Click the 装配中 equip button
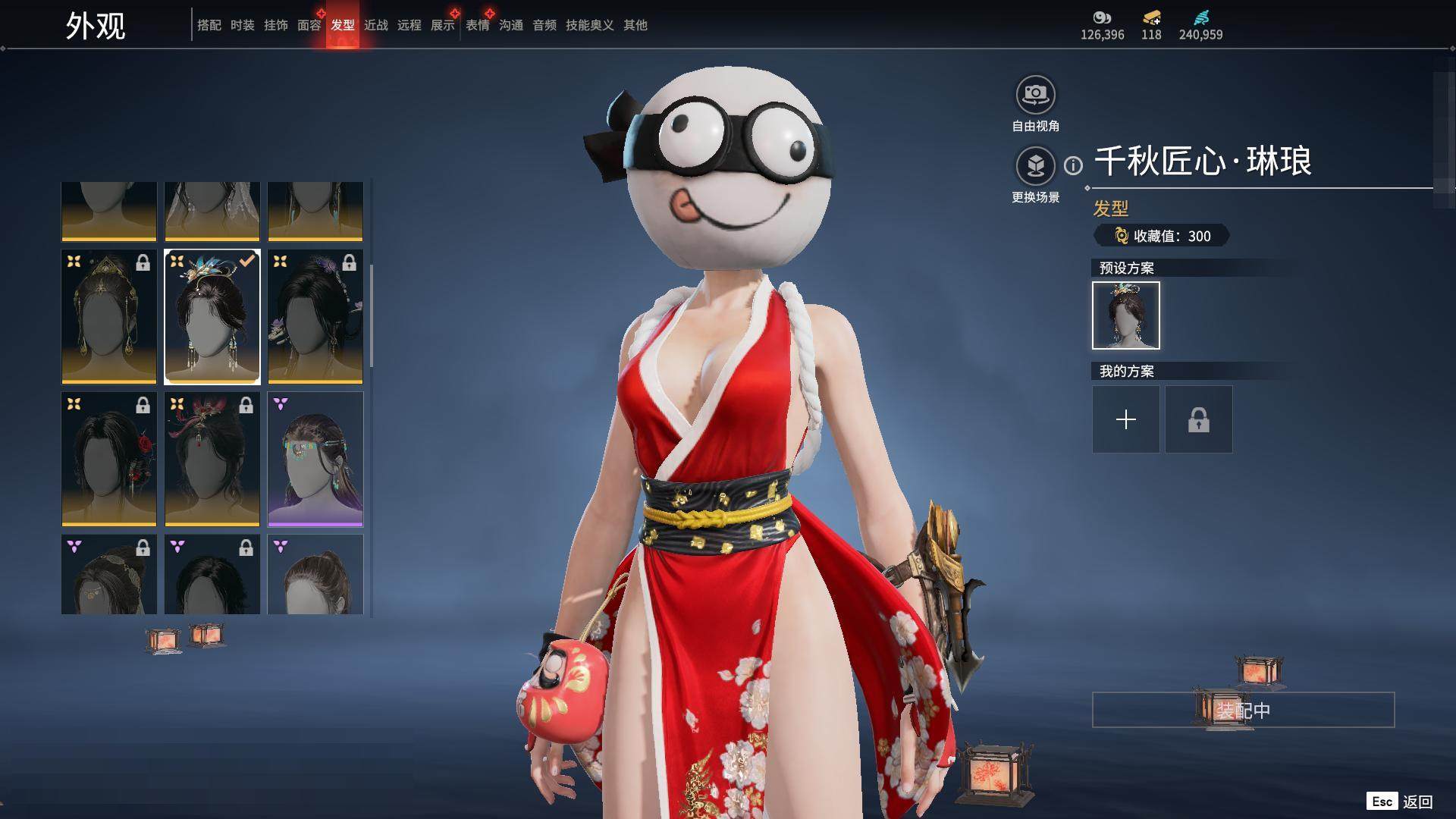The width and height of the screenshot is (1456, 819). (x=1243, y=710)
